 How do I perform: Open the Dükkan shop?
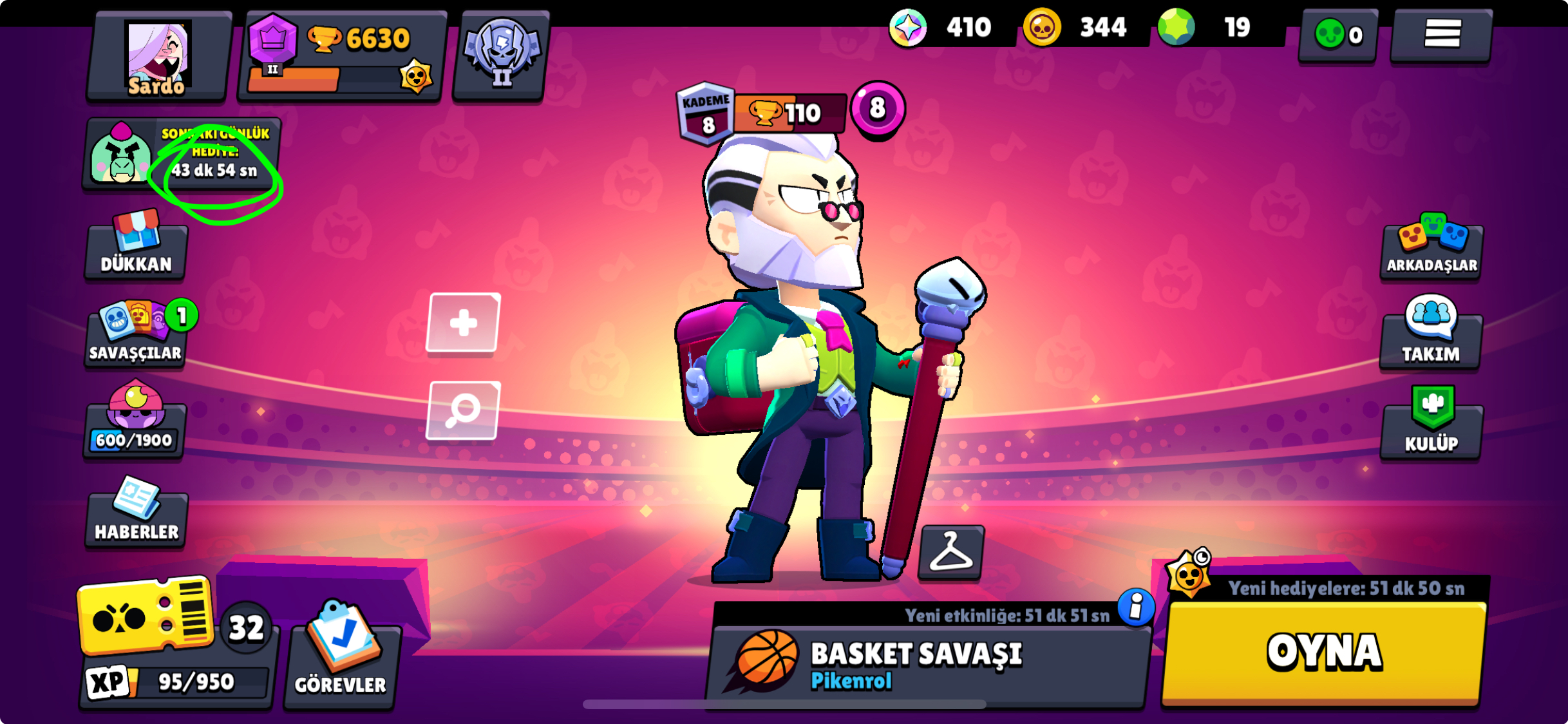click(134, 251)
